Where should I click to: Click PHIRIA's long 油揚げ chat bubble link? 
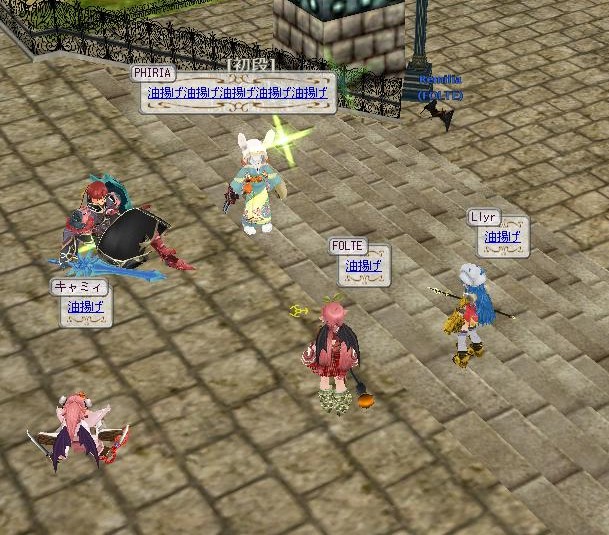point(237,93)
